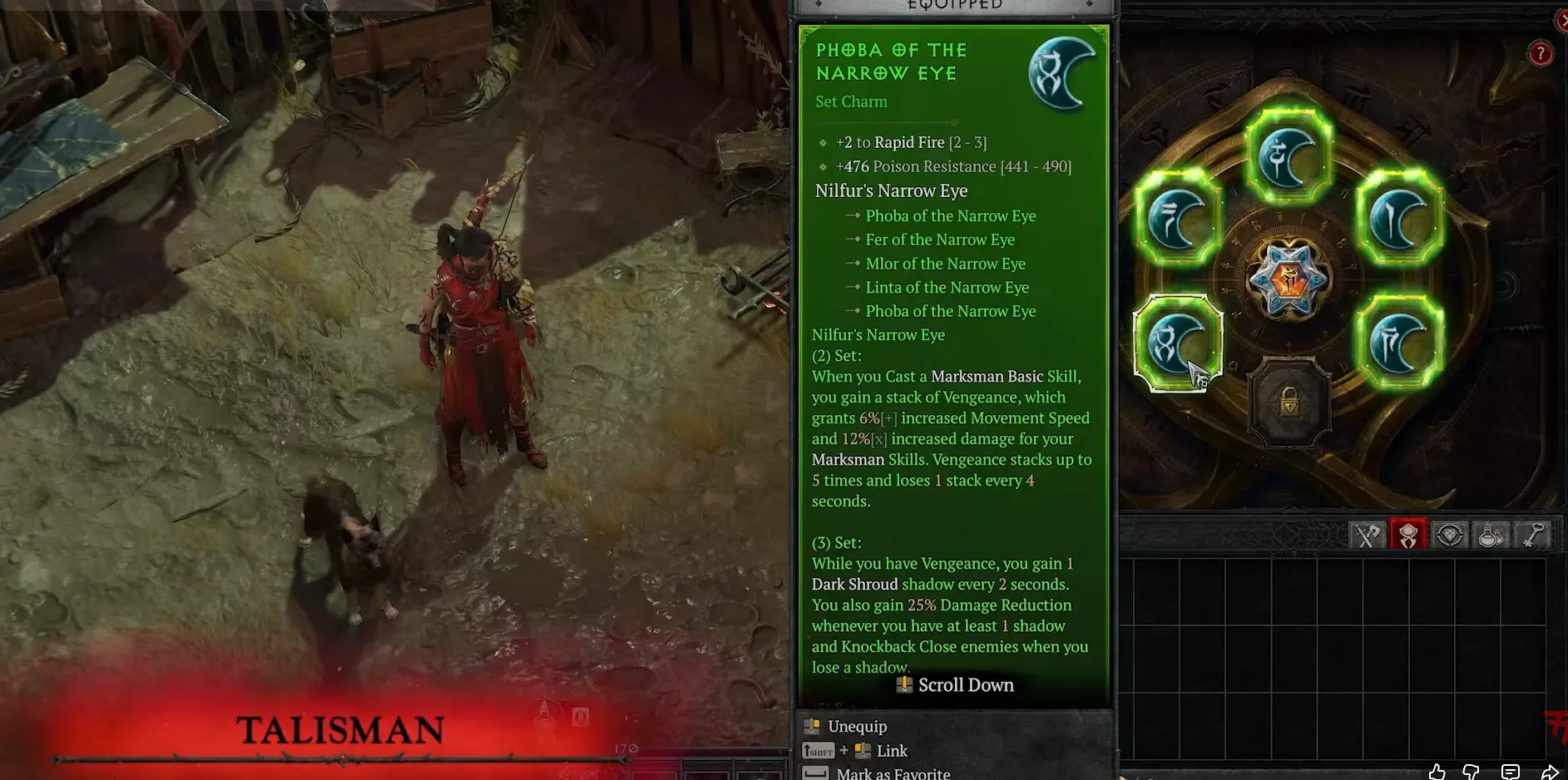
Task: Select the locked charm slot with padlock
Action: click(1289, 403)
